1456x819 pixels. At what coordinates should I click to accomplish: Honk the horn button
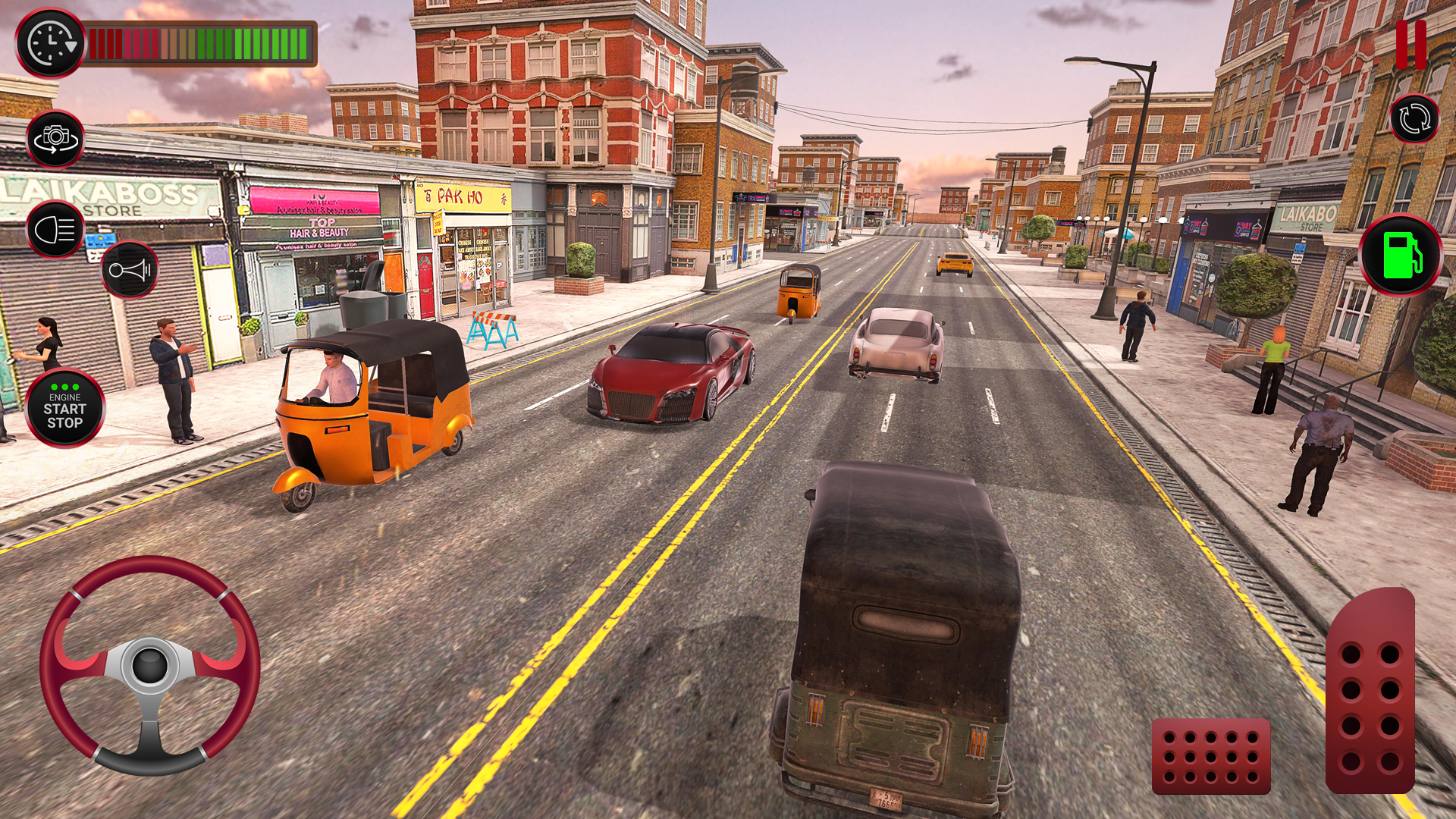click(129, 270)
